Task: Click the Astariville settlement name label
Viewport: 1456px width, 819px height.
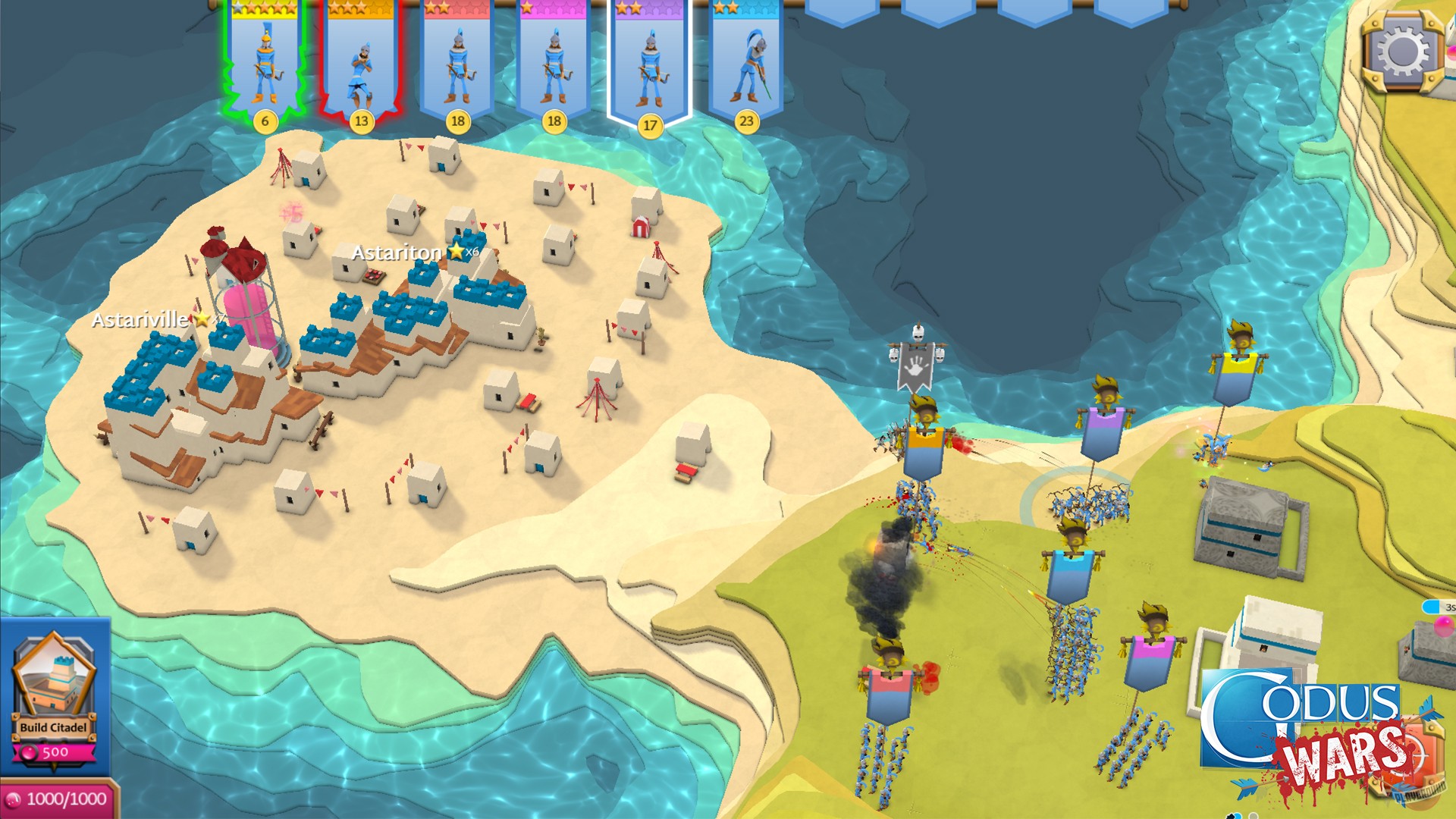Action: 140,320
